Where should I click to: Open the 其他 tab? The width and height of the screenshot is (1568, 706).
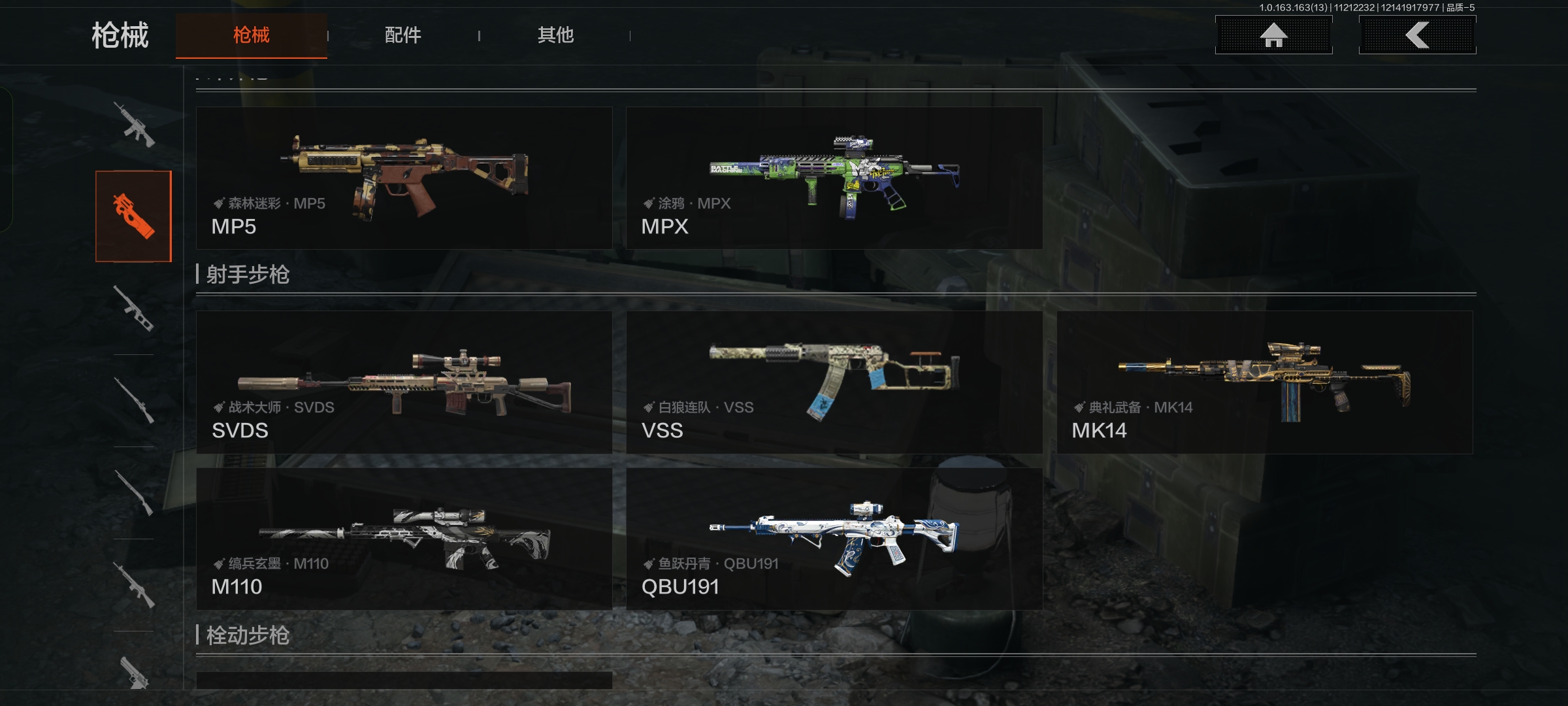pyautogui.click(x=555, y=35)
